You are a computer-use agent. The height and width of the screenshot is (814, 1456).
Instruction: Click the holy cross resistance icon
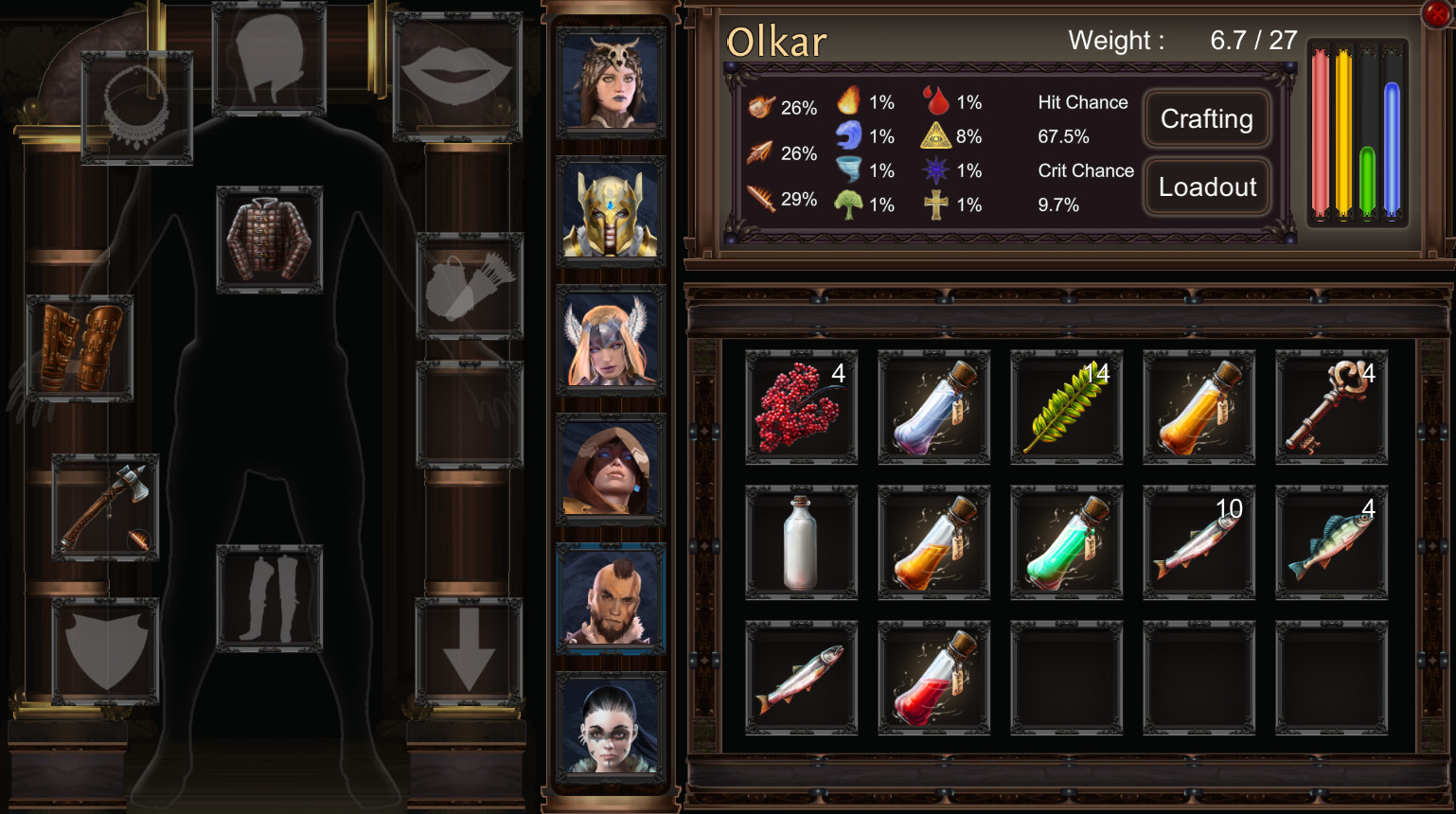937,203
